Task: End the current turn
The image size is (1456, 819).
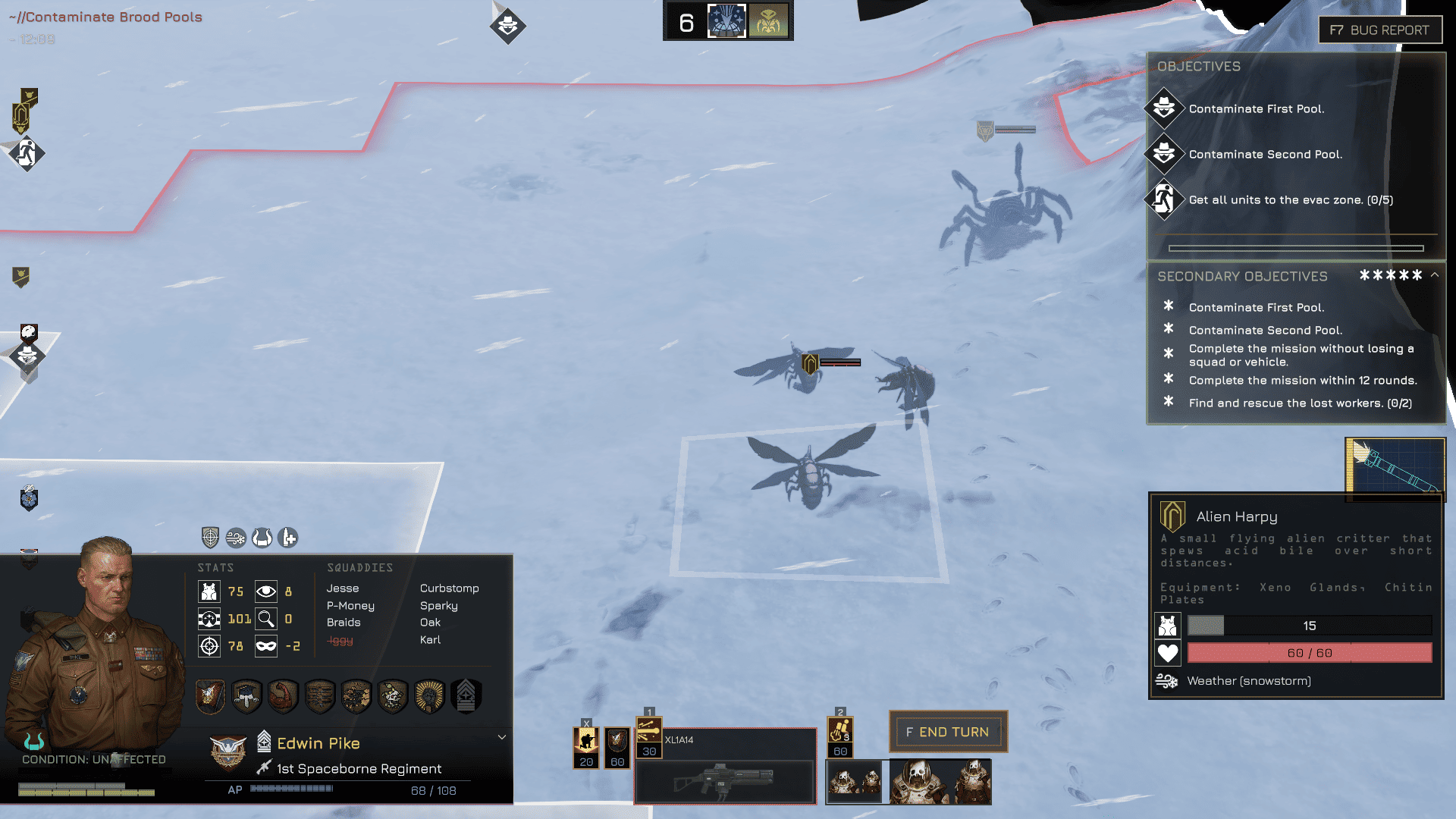Action: tap(948, 732)
